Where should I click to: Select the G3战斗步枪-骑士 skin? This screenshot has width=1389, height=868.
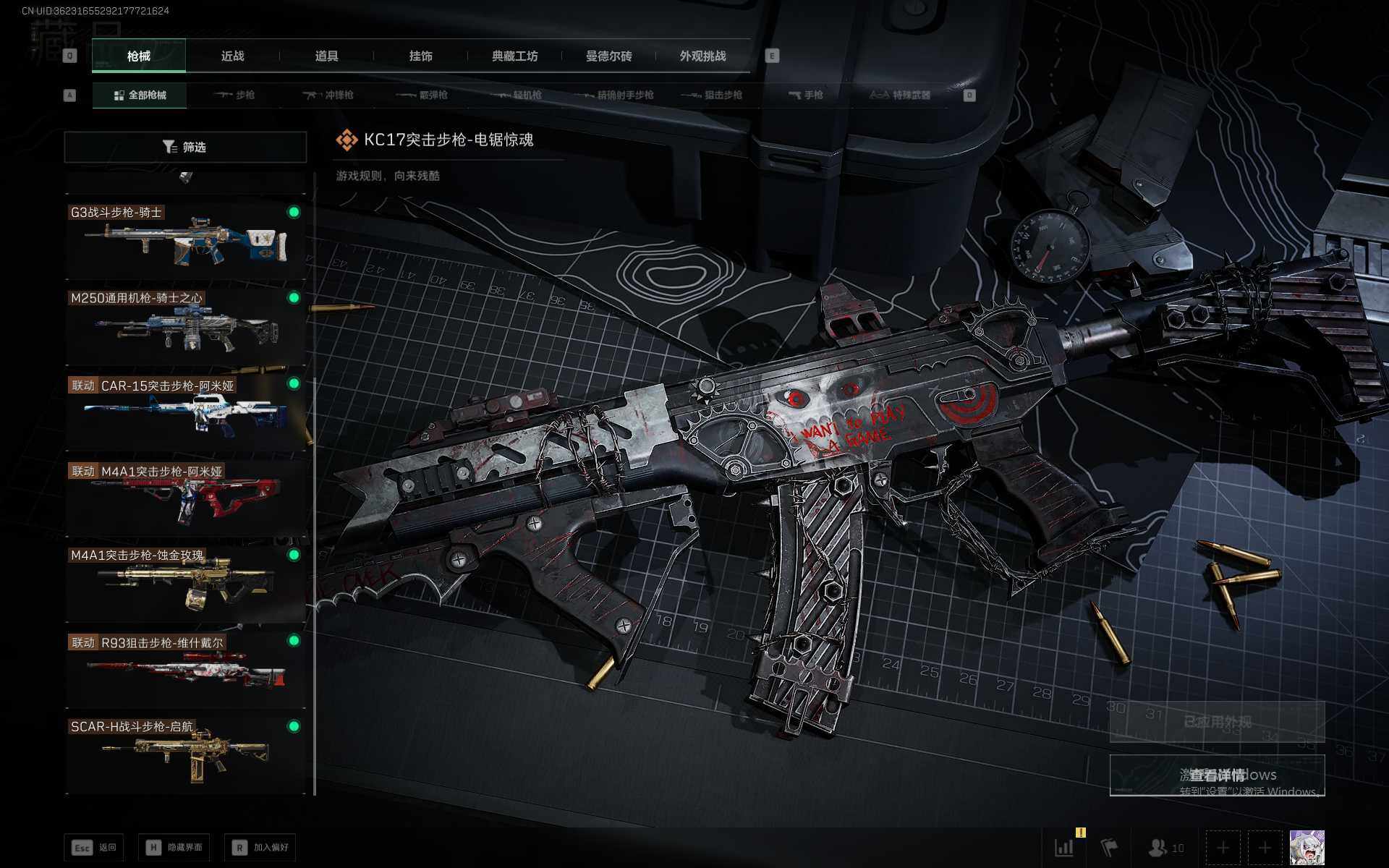tap(185, 240)
